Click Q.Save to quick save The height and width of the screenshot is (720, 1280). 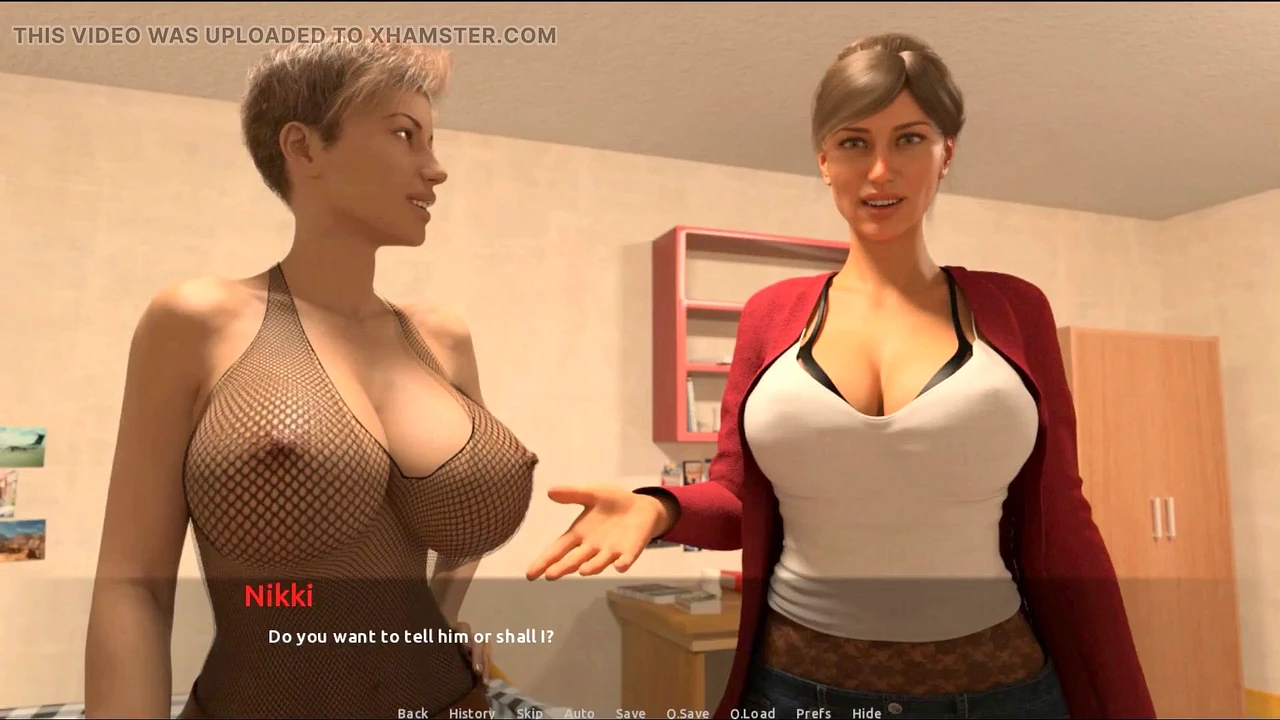[687, 713]
